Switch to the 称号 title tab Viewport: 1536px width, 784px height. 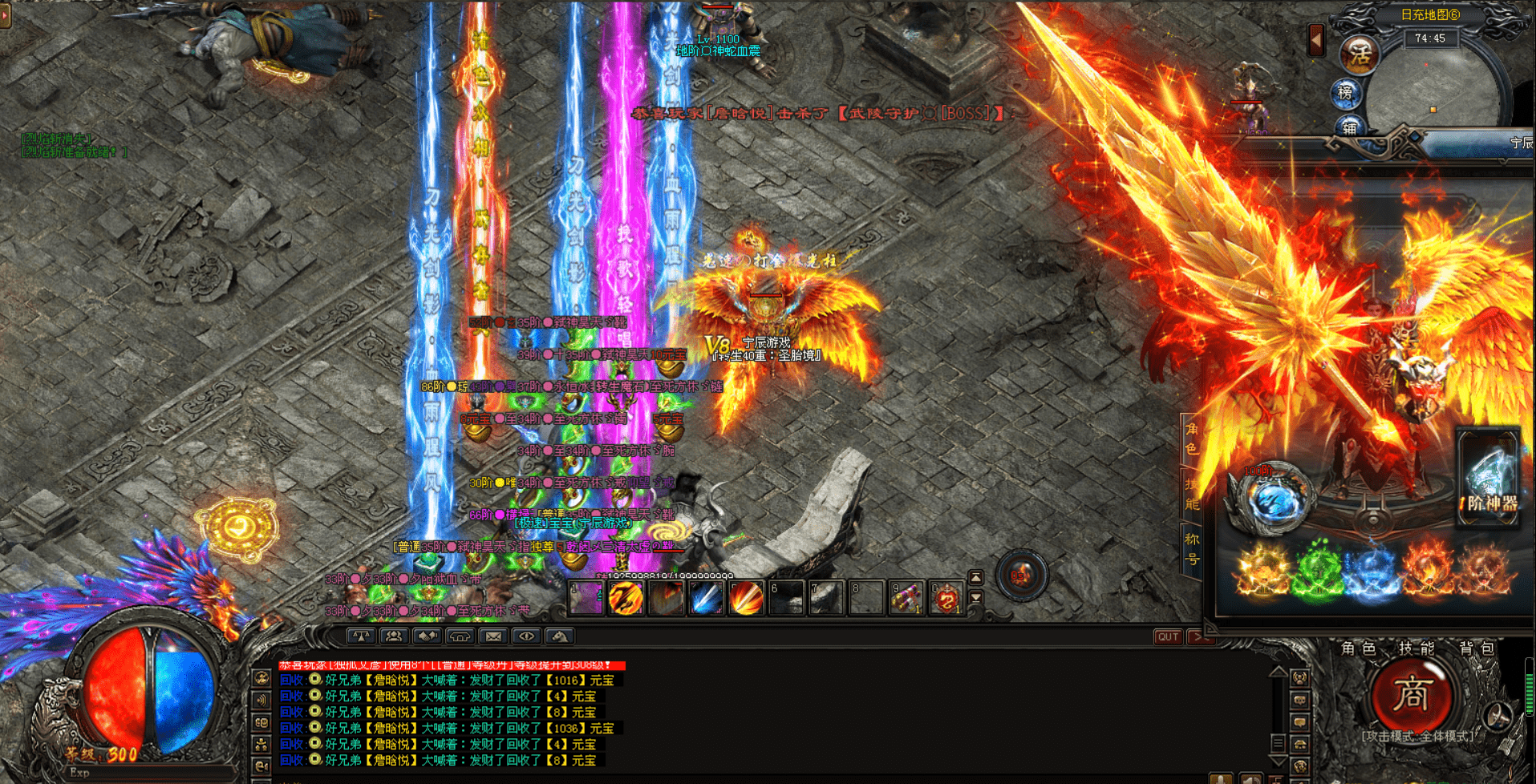click(x=1192, y=548)
